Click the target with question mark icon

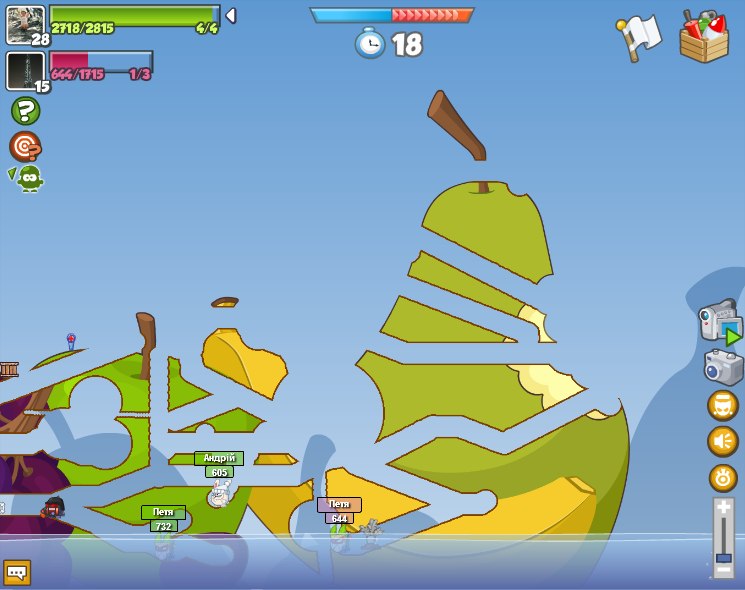coord(25,146)
